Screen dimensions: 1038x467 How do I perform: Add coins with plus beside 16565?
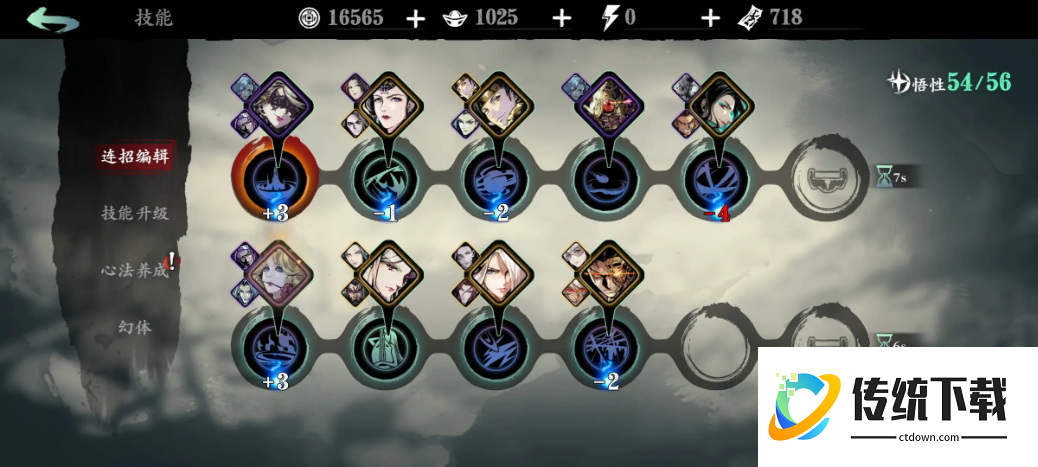(x=416, y=17)
